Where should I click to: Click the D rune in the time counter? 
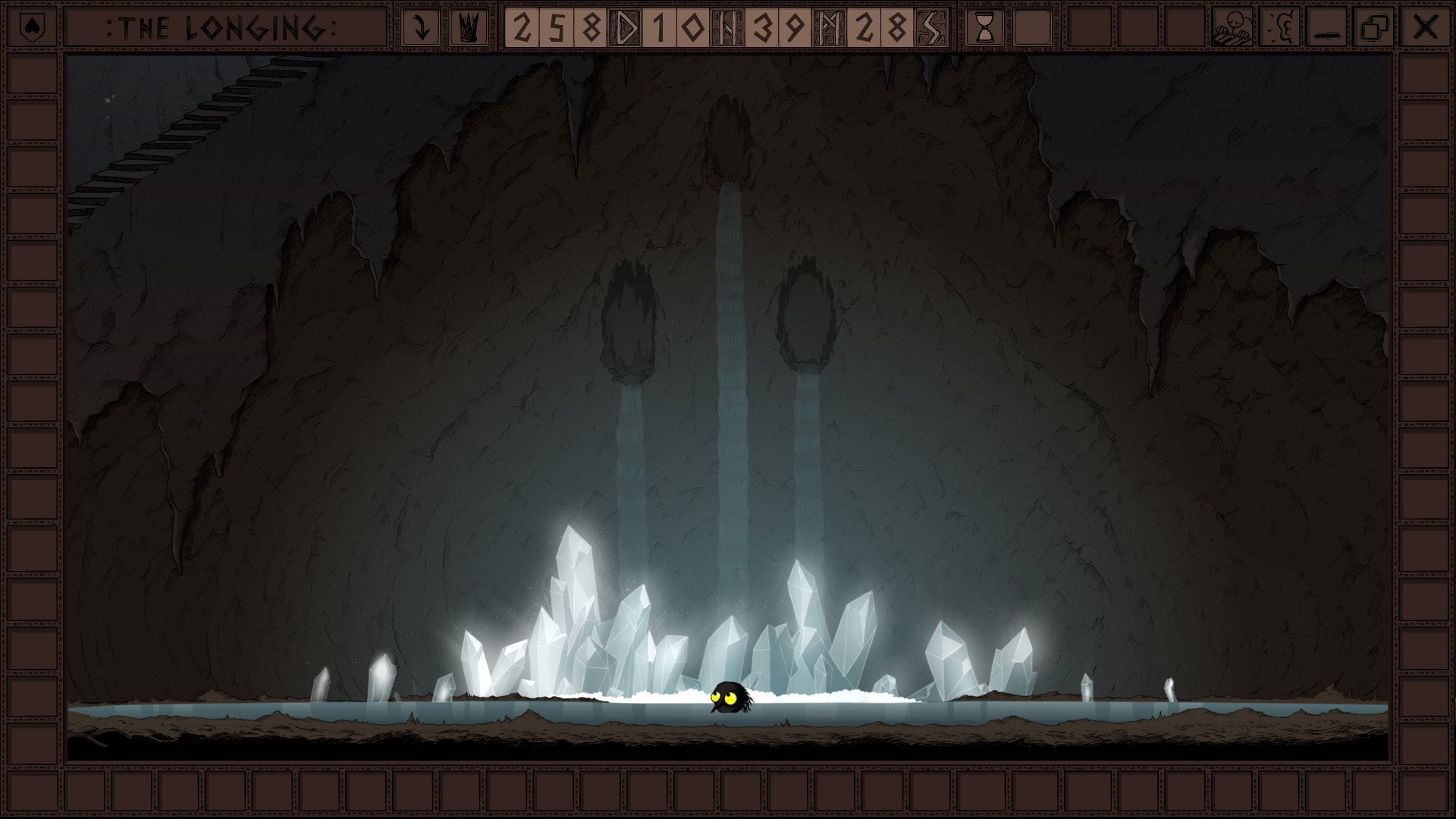point(626,27)
